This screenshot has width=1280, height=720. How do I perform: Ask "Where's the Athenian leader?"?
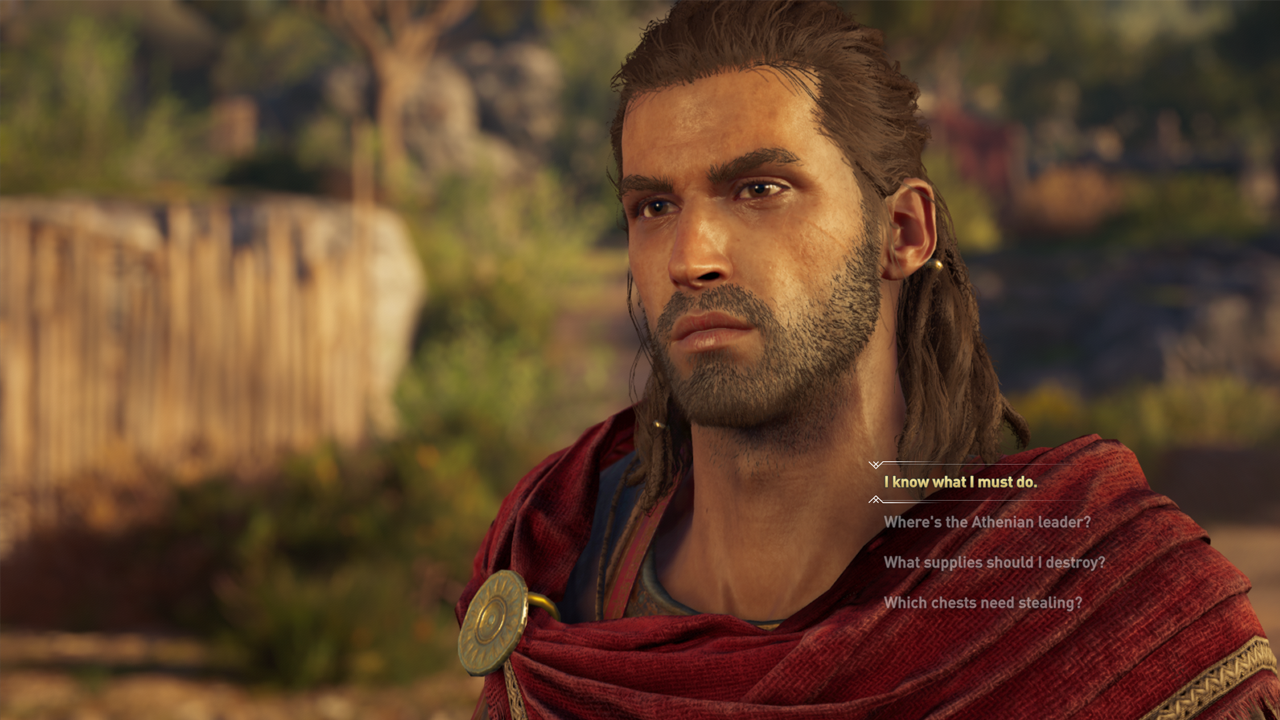point(987,522)
